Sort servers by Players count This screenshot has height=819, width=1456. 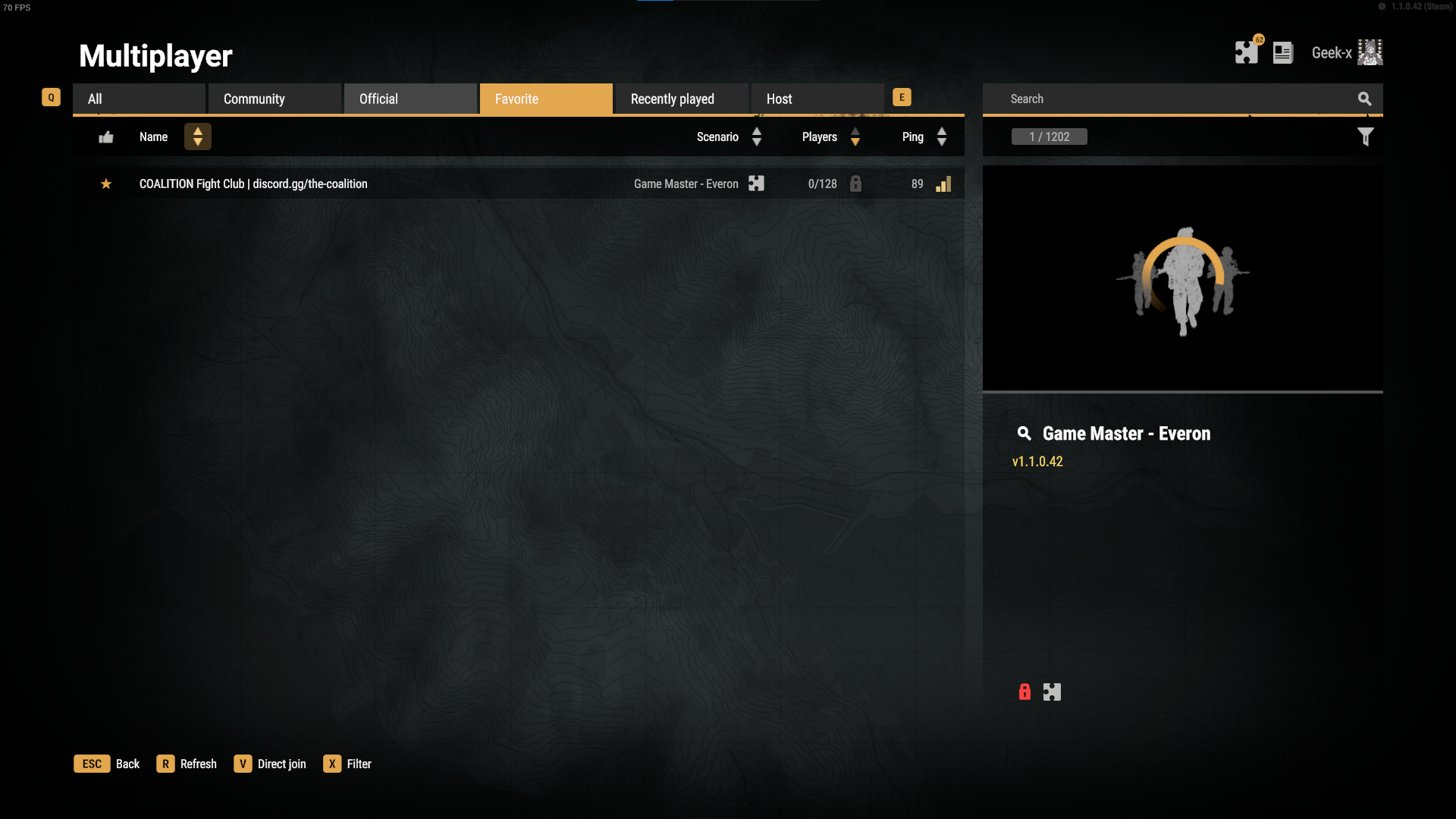pyautogui.click(x=855, y=136)
